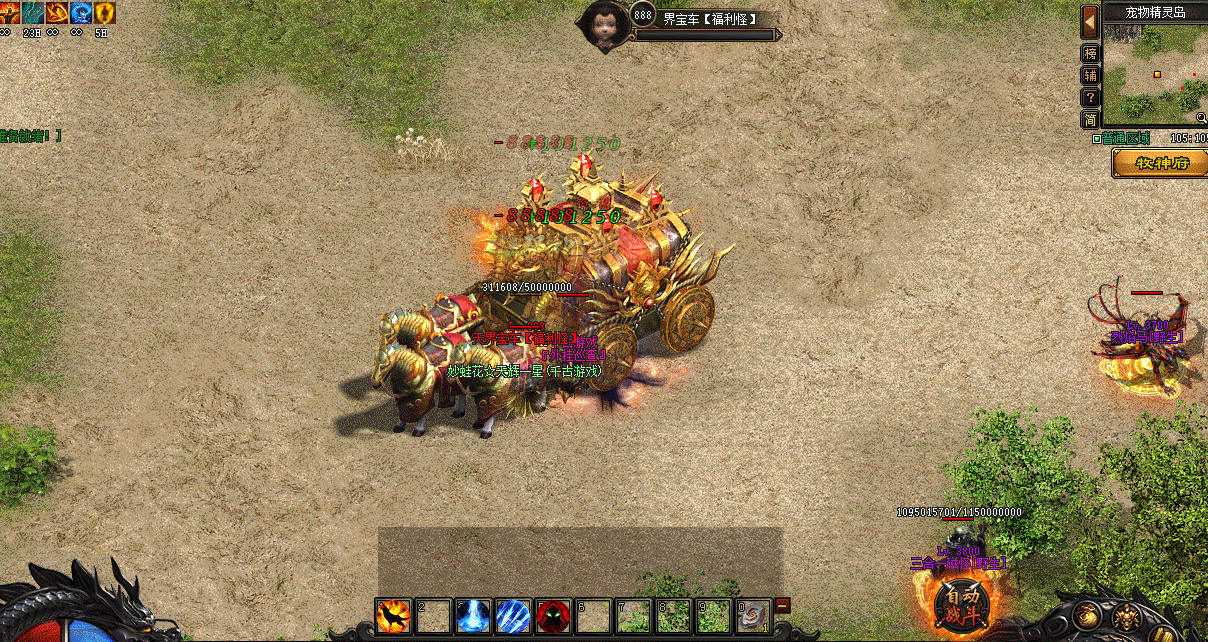The height and width of the screenshot is (642, 1208).
Task: Collapse the minimap with the arrow button
Action: [1090, 22]
